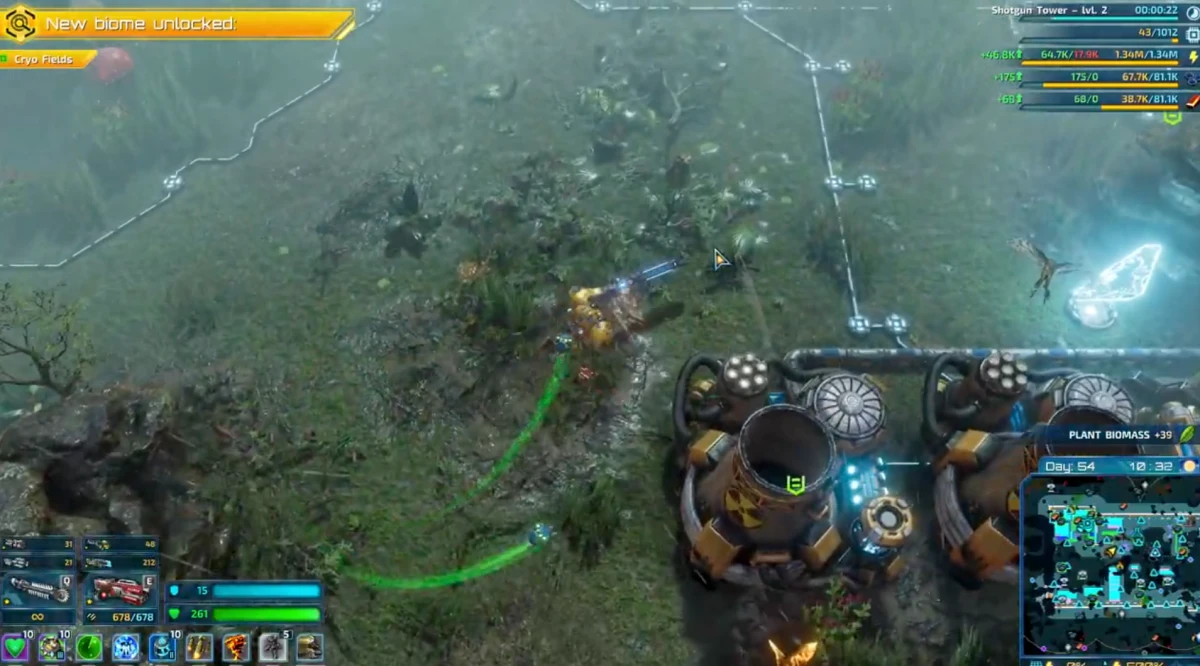The image size is (1200, 666).
Task: Click the green turret-in-circle item slot
Action: [52, 648]
